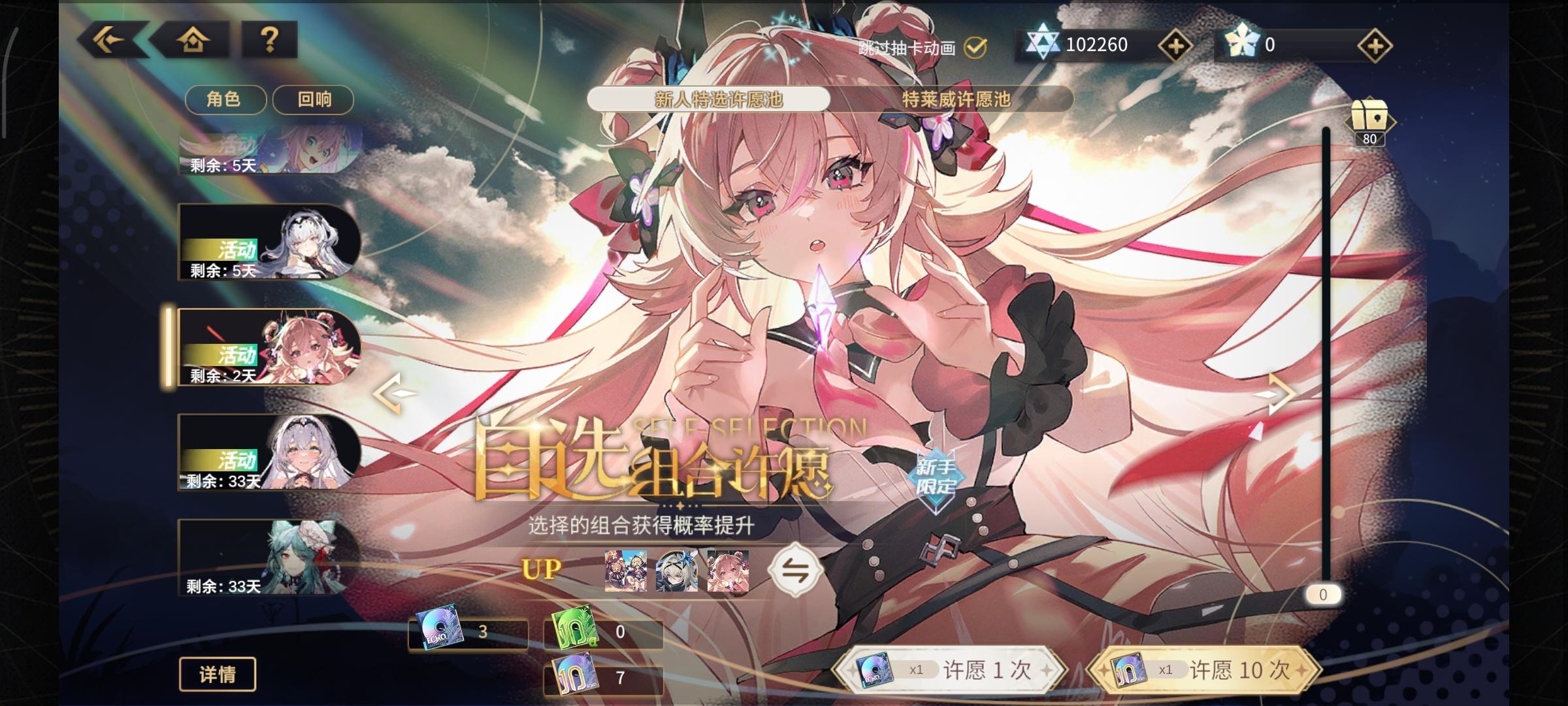Open the home screen via the home icon
This screenshot has width=1568, height=706.
click(195, 41)
